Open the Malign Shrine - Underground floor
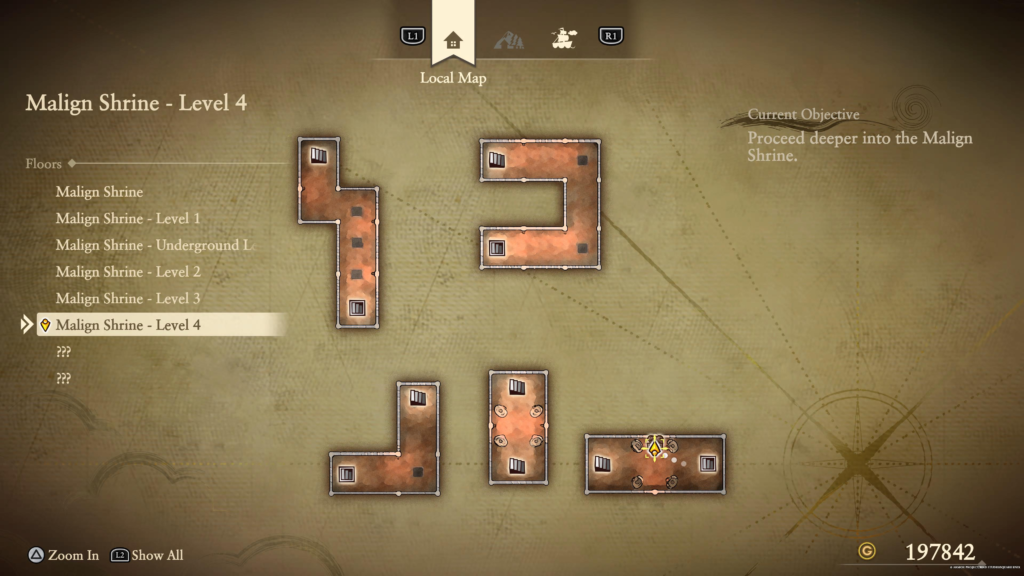Image resolution: width=1024 pixels, height=576 pixels. [147, 245]
